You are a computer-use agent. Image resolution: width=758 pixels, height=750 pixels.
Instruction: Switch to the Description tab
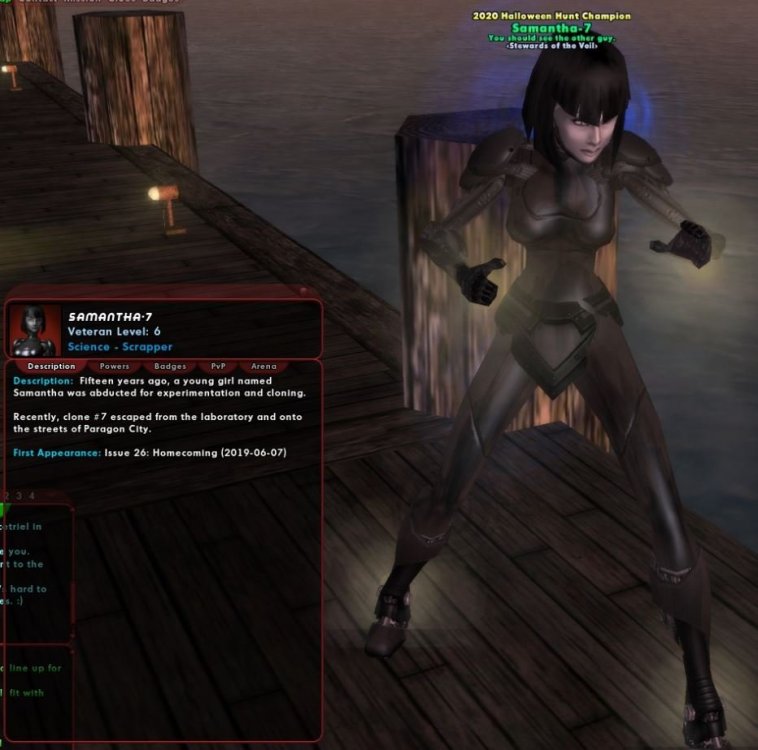pos(51,367)
